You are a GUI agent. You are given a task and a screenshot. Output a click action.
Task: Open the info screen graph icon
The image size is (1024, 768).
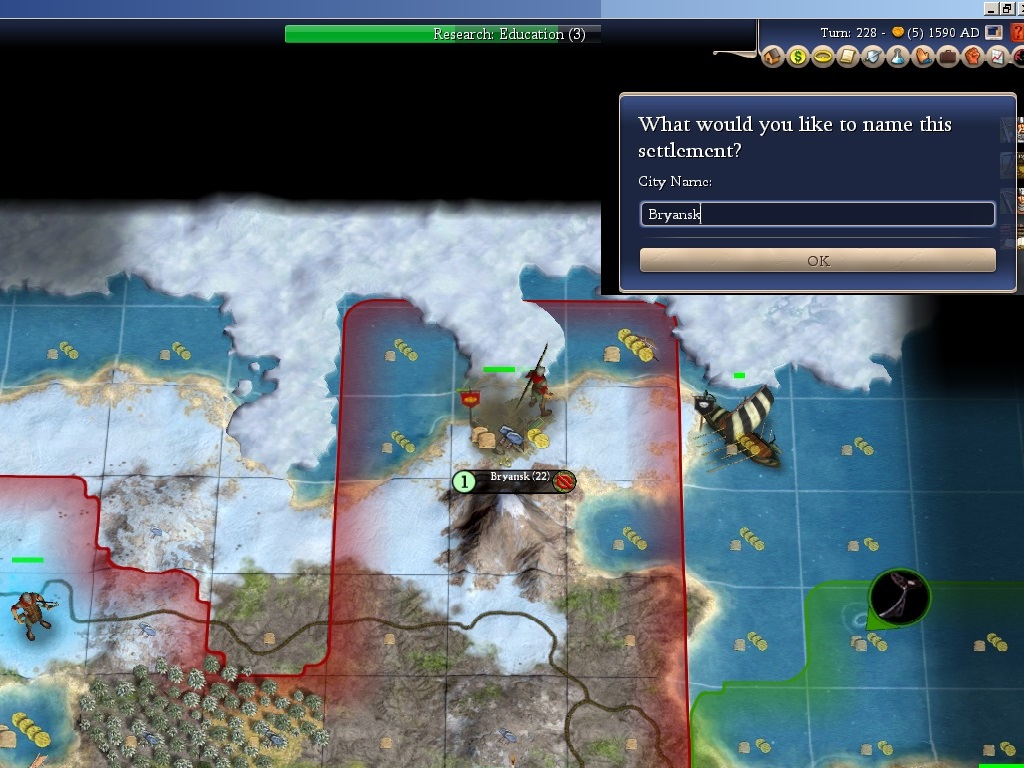[x=997, y=57]
